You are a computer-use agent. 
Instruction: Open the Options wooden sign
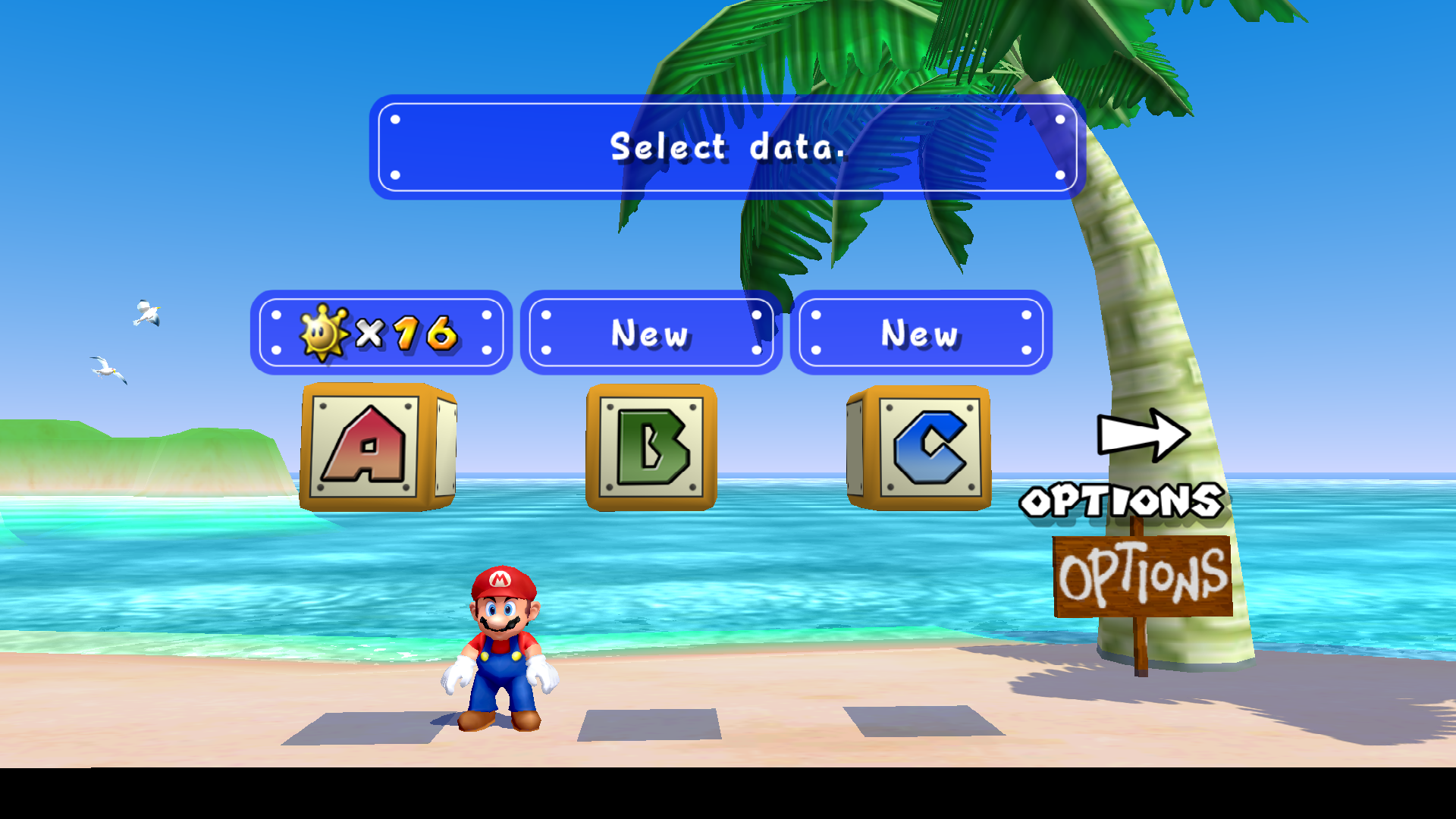coord(1142,578)
